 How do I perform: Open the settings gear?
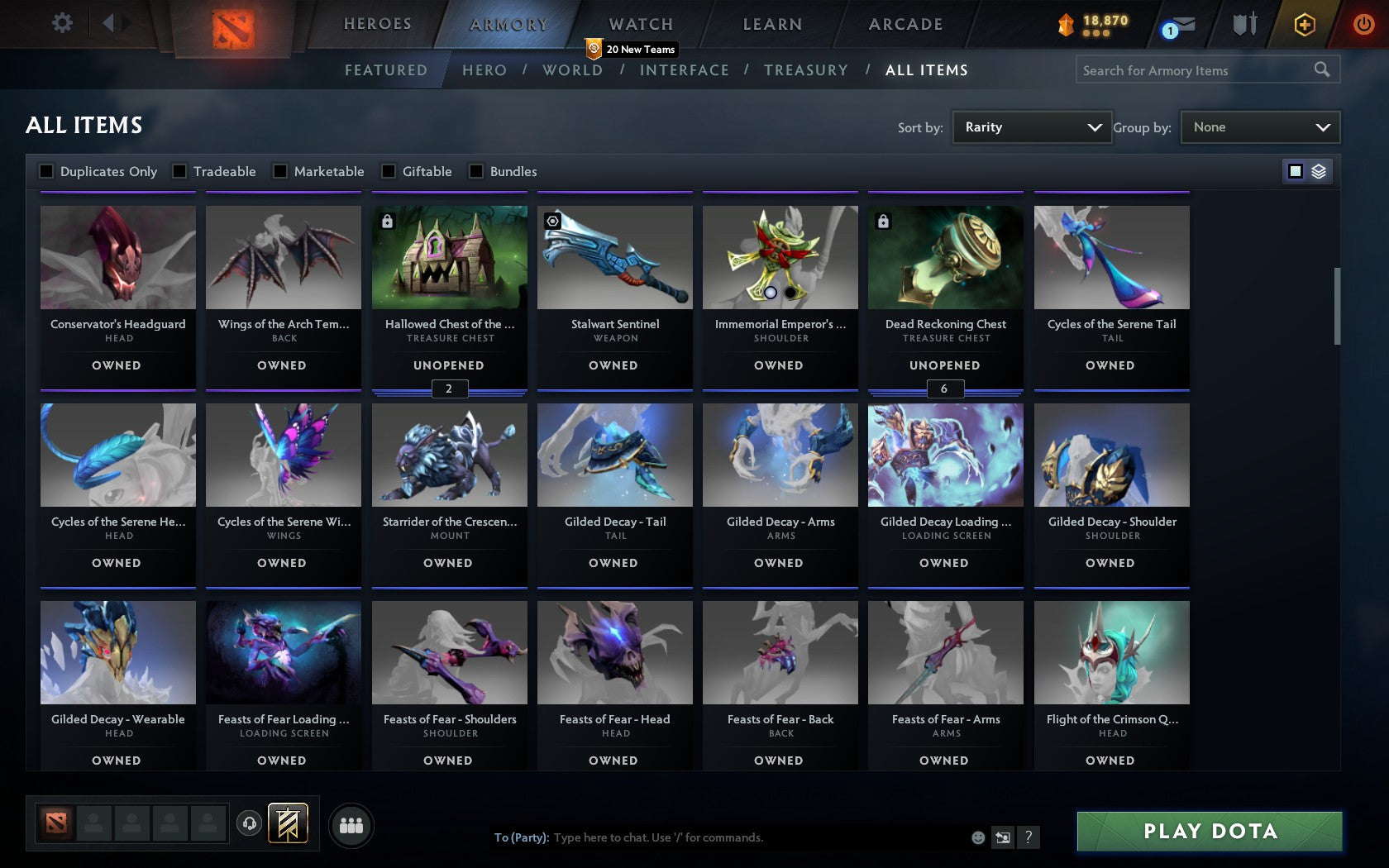click(60, 22)
